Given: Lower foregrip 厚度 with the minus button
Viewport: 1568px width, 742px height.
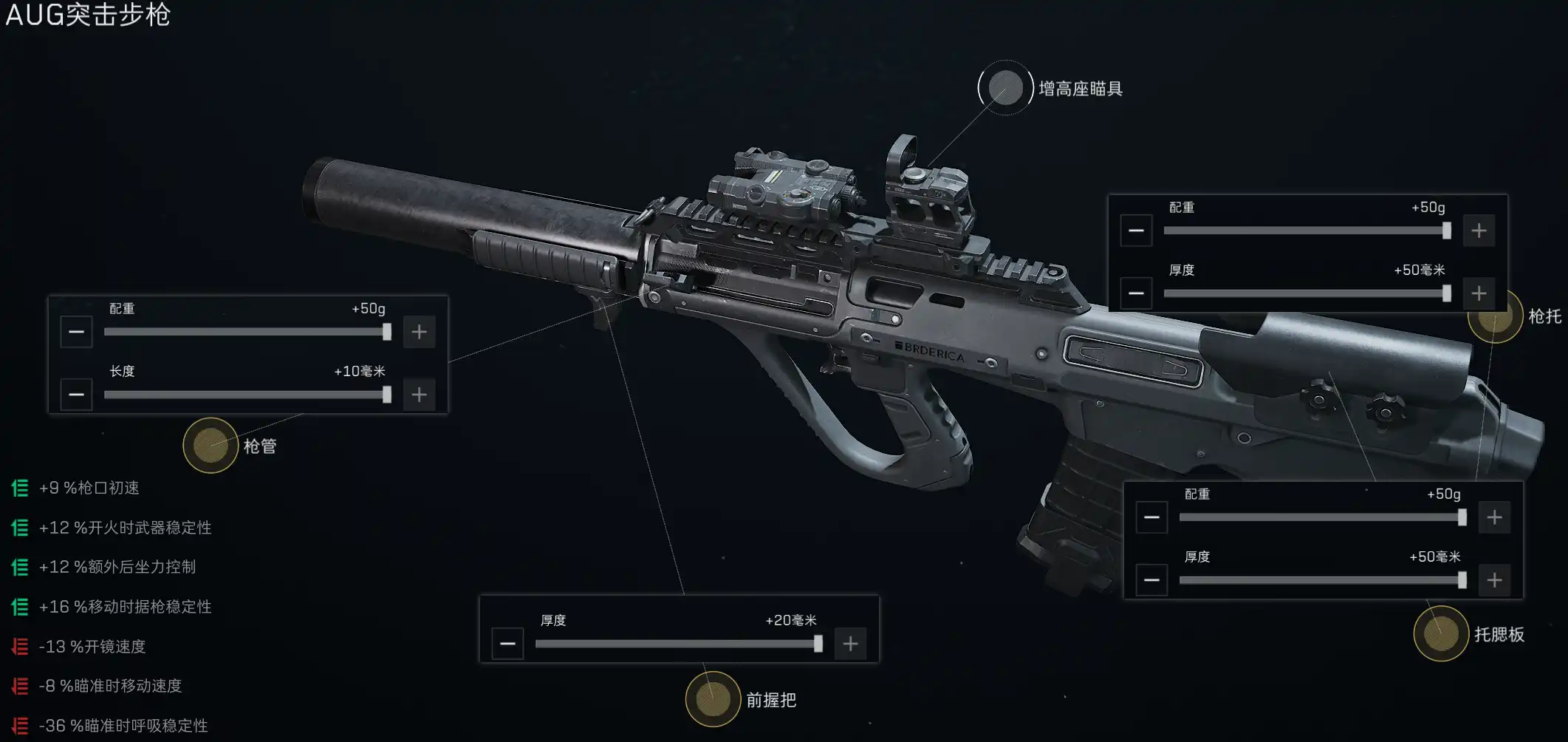Looking at the screenshot, I should click(x=507, y=644).
